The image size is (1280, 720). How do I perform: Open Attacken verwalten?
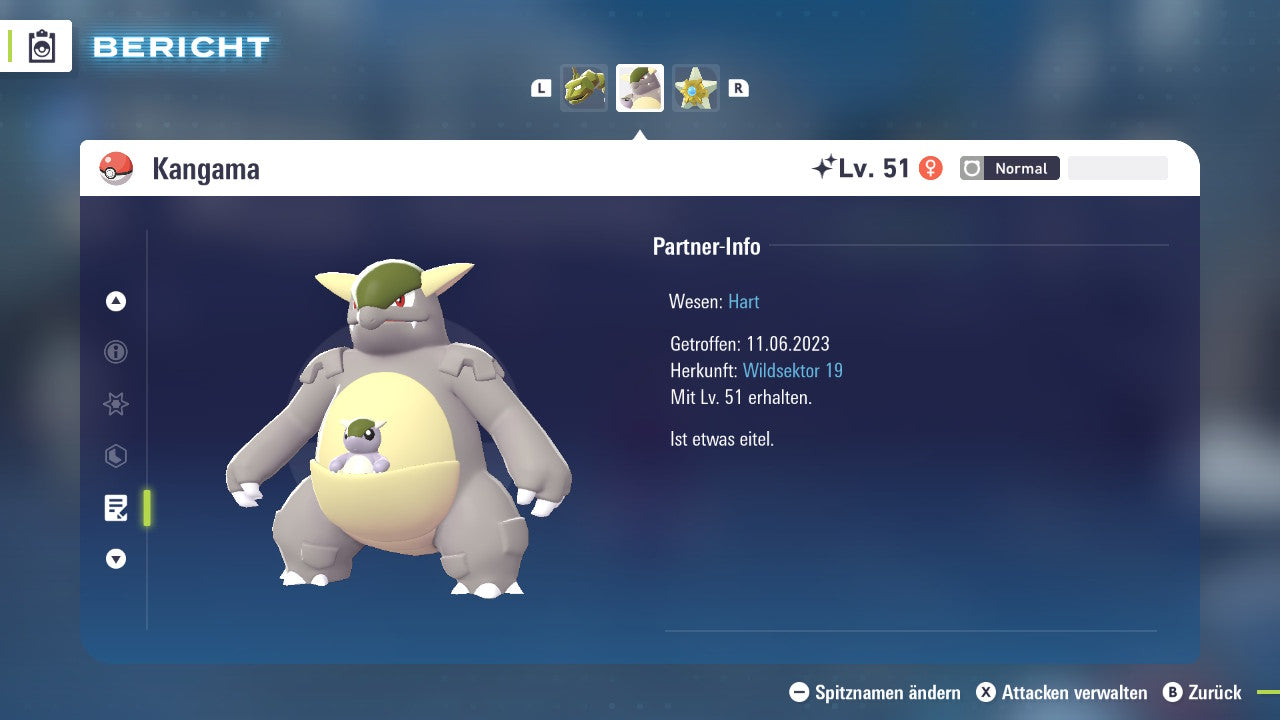pos(1062,692)
